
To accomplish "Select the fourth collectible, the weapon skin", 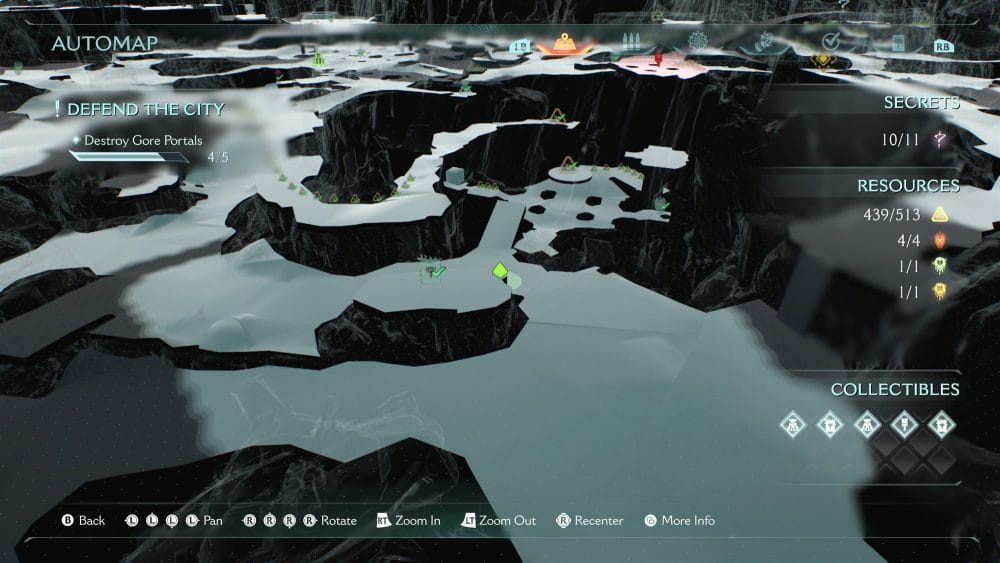I will pos(902,424).
